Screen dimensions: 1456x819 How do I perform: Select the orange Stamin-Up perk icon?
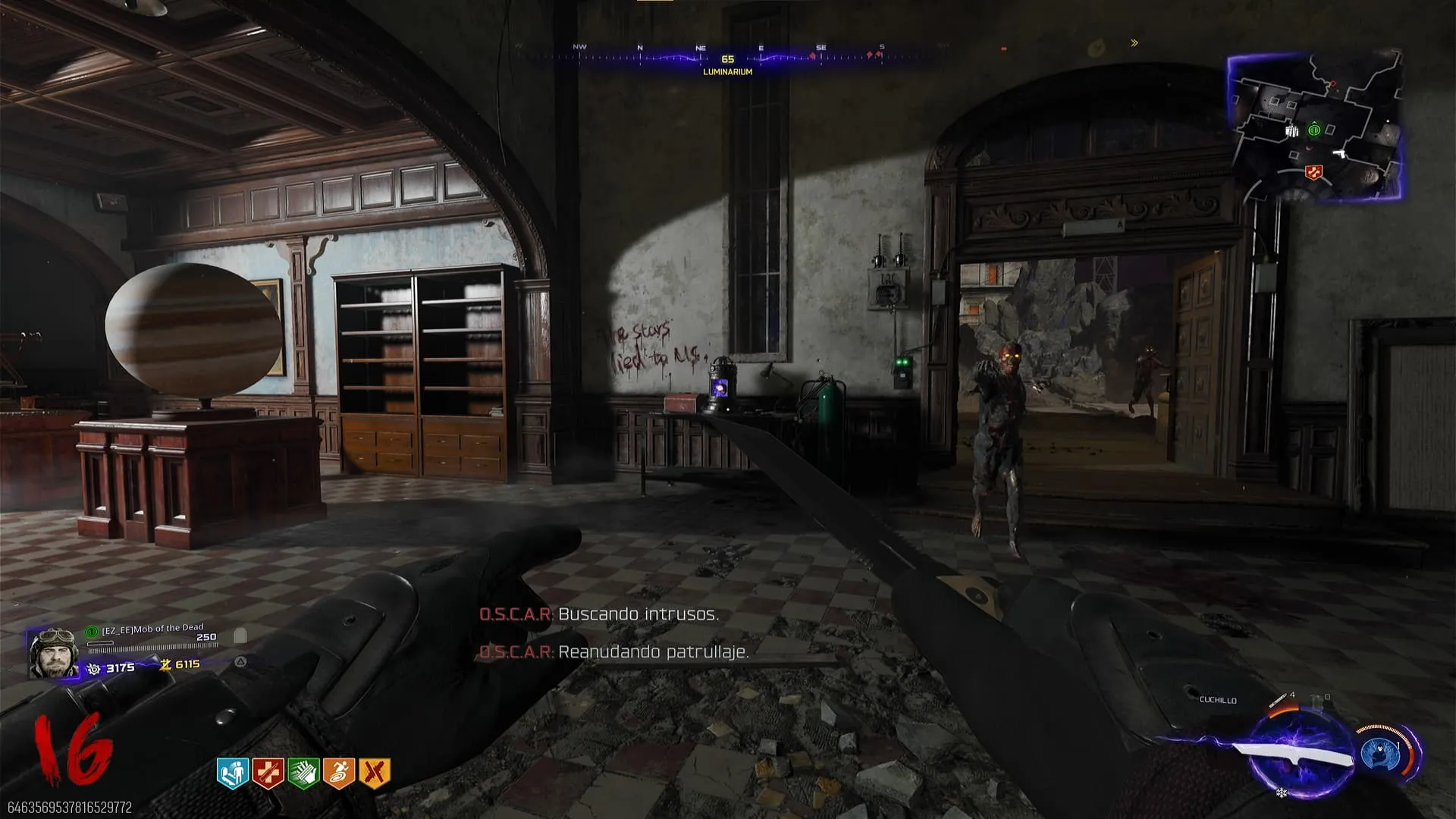[x=339, y=773]
